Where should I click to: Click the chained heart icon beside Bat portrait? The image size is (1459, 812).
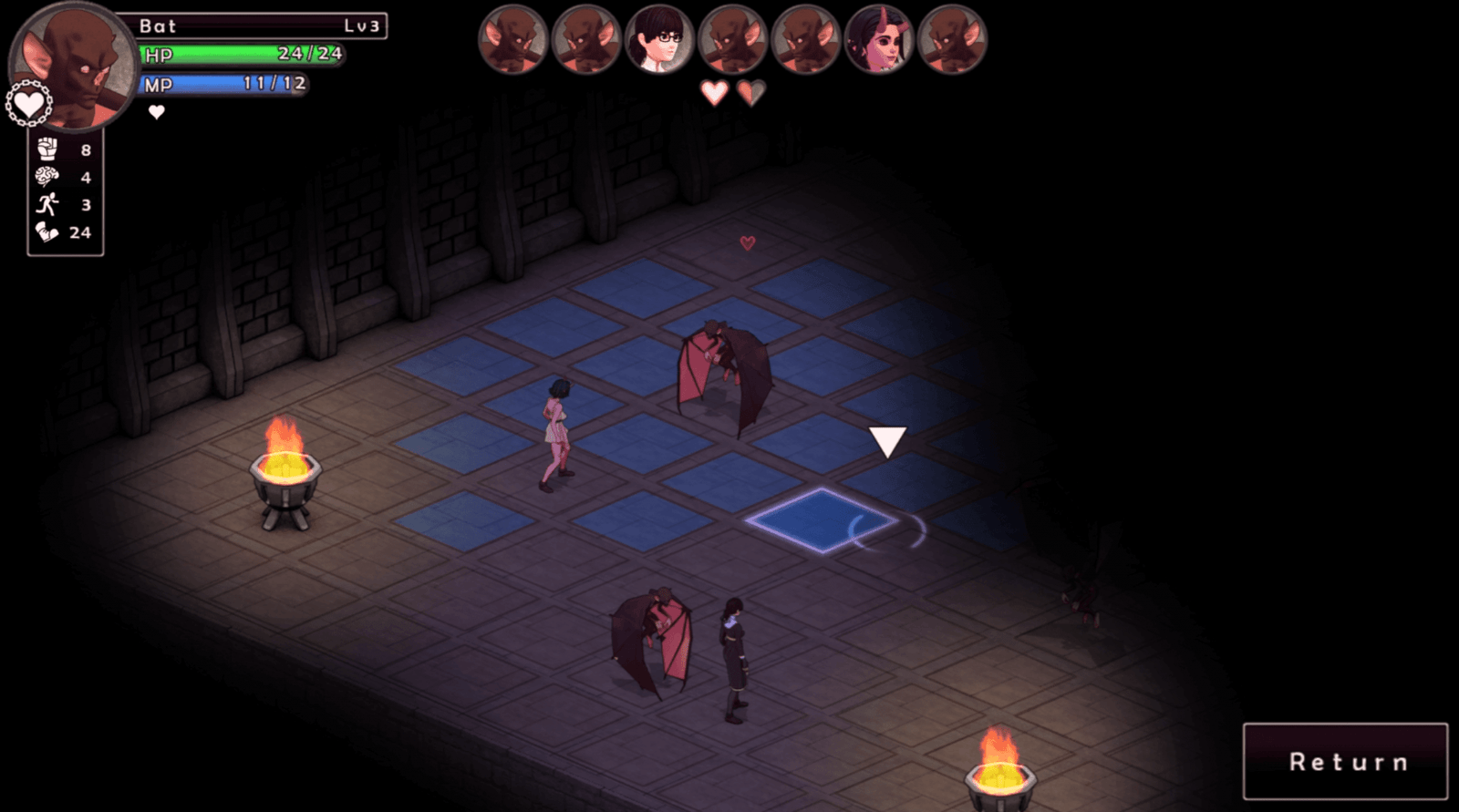pos(28,105)
